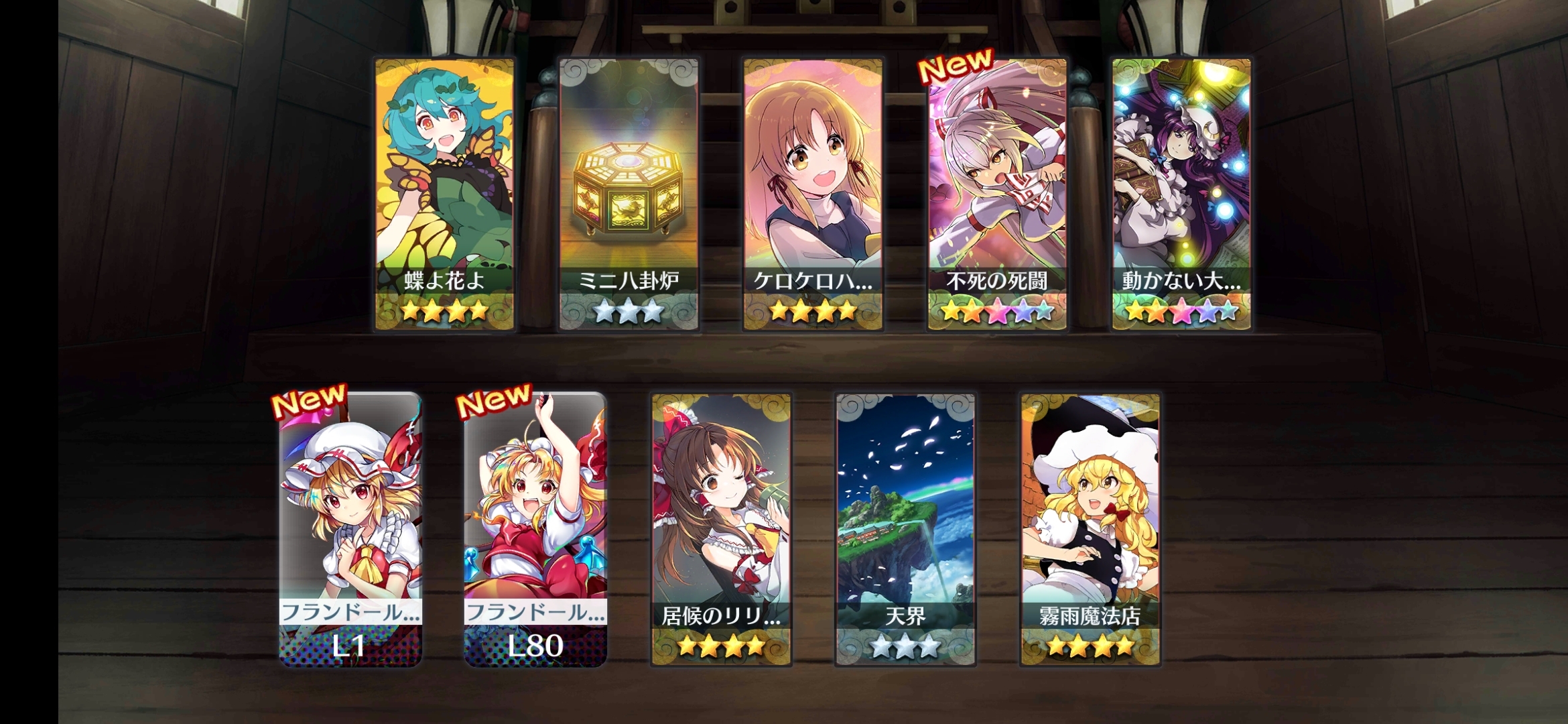Select the Flandre L80 character card

(535, 530)
